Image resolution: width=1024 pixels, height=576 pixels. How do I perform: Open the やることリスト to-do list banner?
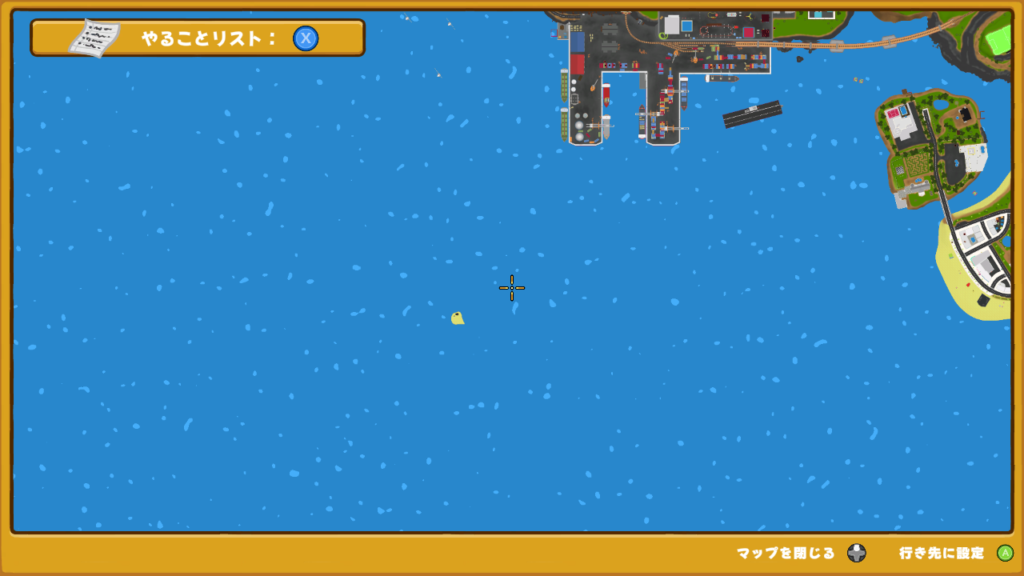(x=197, y=38)
